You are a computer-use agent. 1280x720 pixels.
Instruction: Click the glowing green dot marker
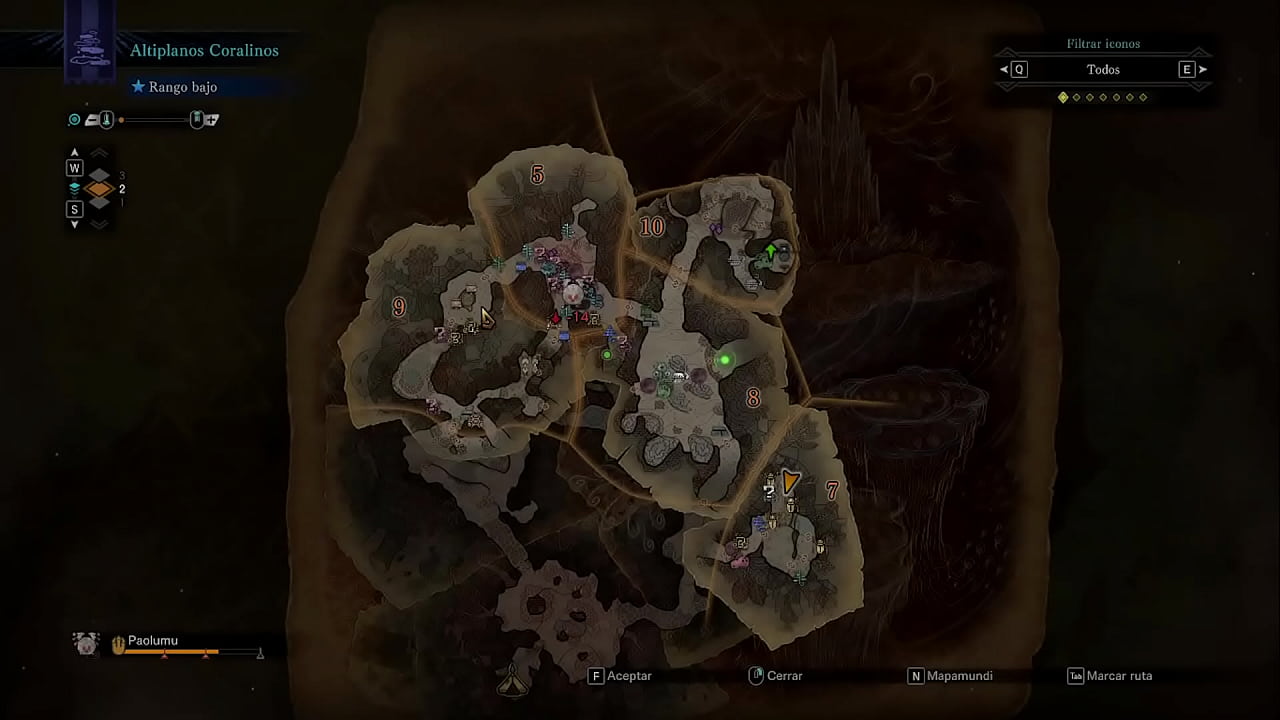(x=725, y=359)
